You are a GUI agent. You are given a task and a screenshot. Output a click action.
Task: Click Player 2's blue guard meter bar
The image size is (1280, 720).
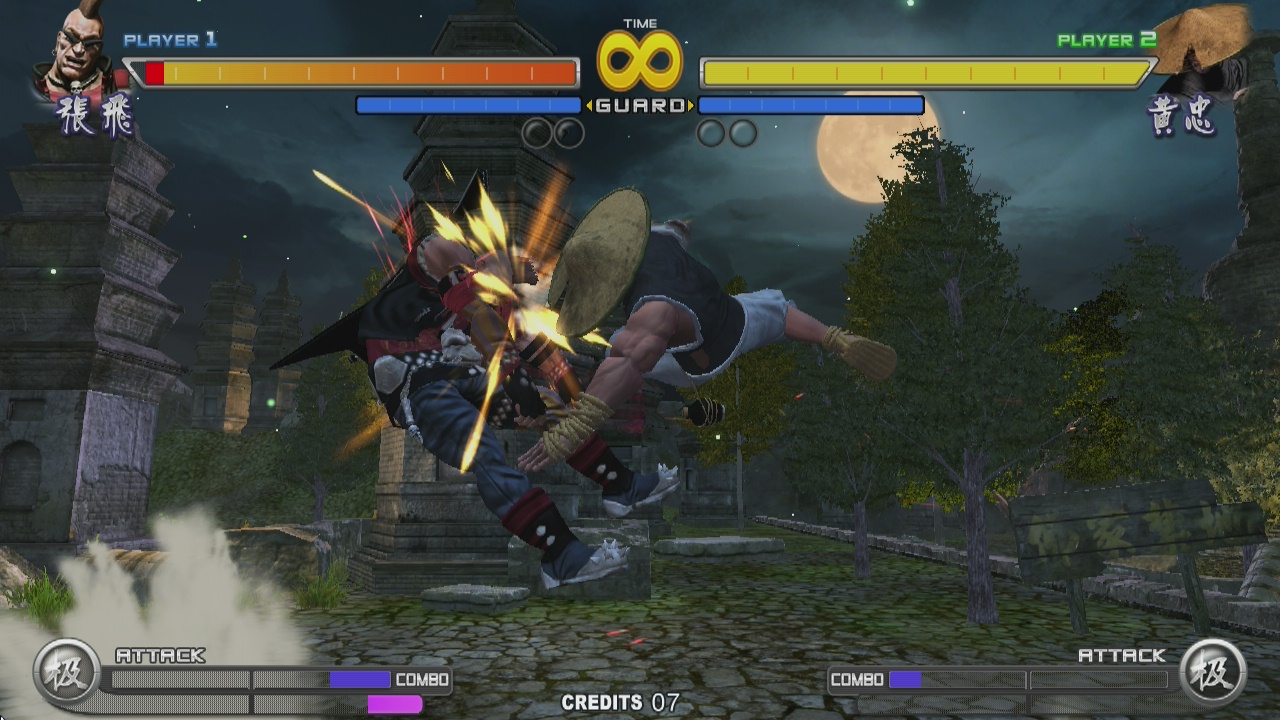[x=812, y=103]
